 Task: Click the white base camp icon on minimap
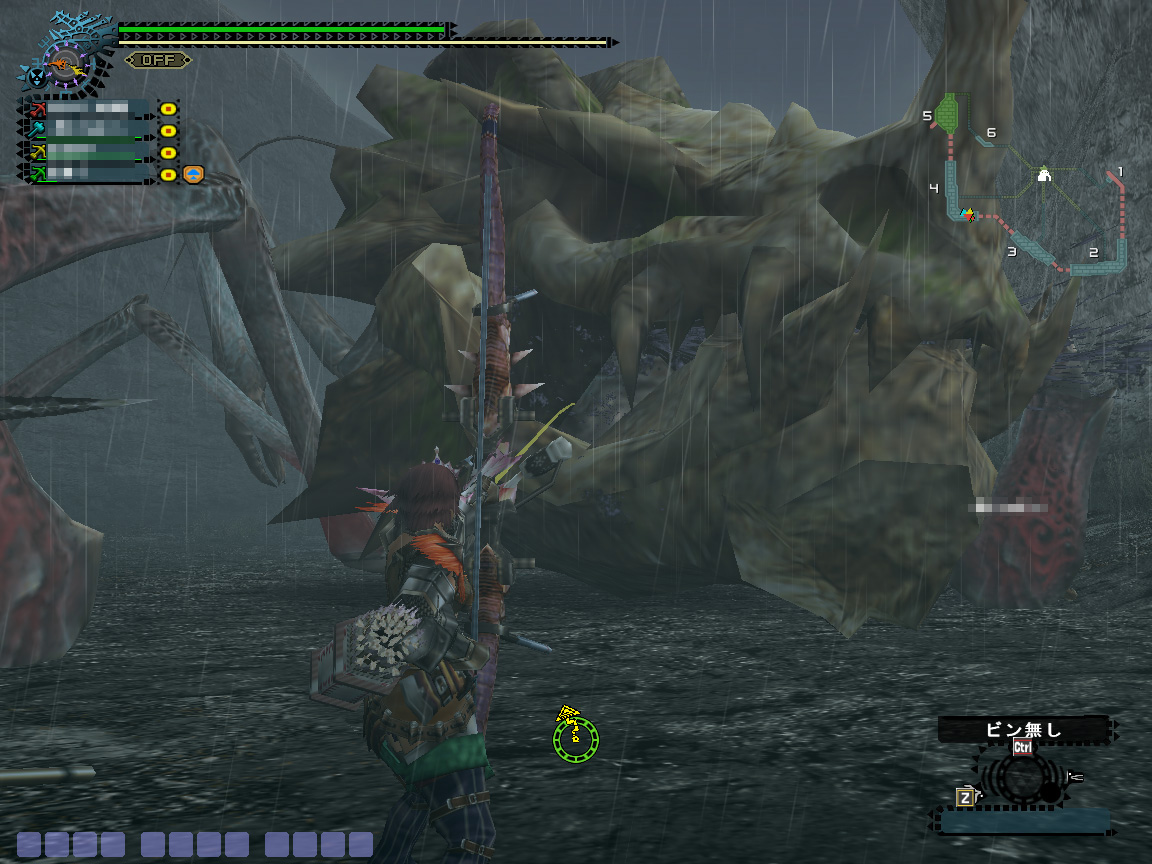coord(1044,176)
